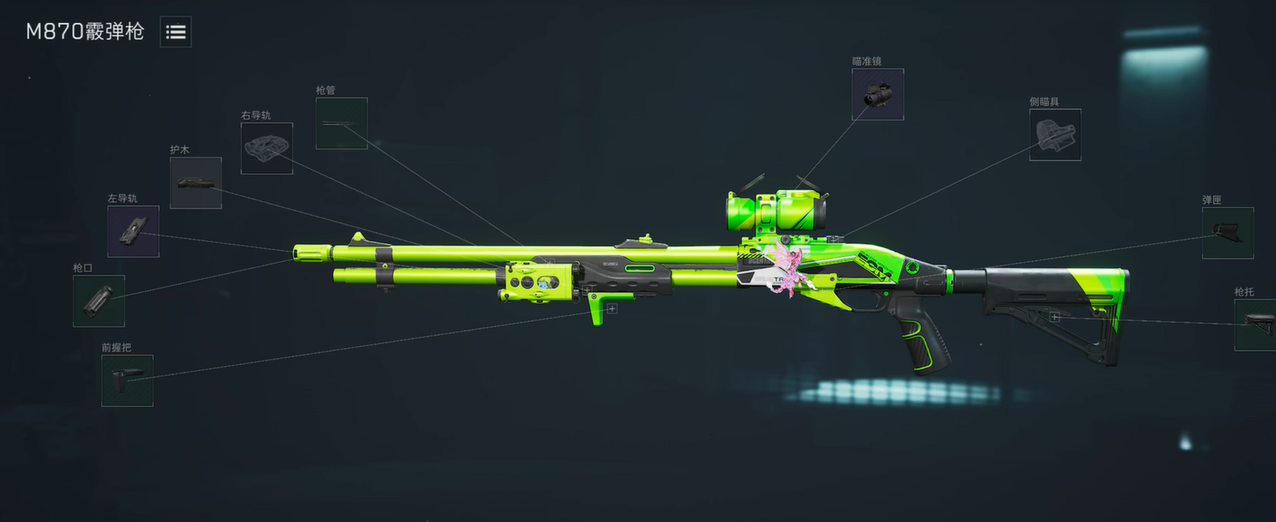Select the 枪口 muzzle attachment slot
The image size is (1276, 522).
(99, 301)
